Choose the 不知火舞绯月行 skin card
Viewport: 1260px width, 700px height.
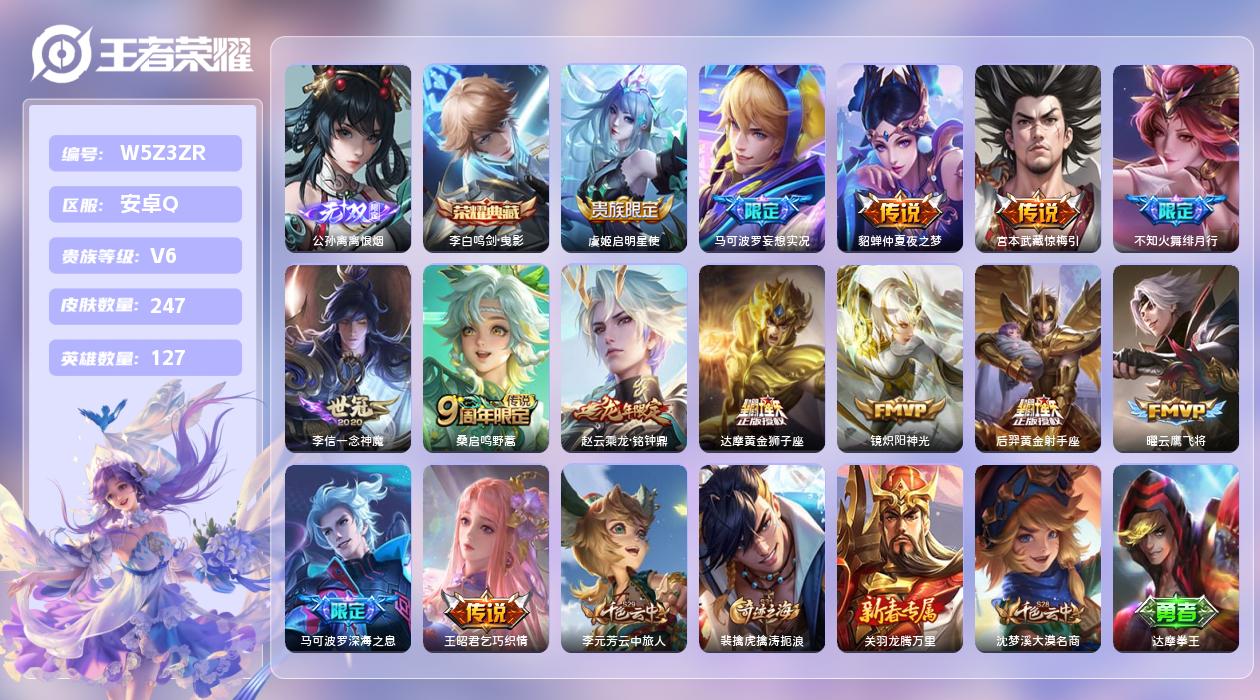1176,158
